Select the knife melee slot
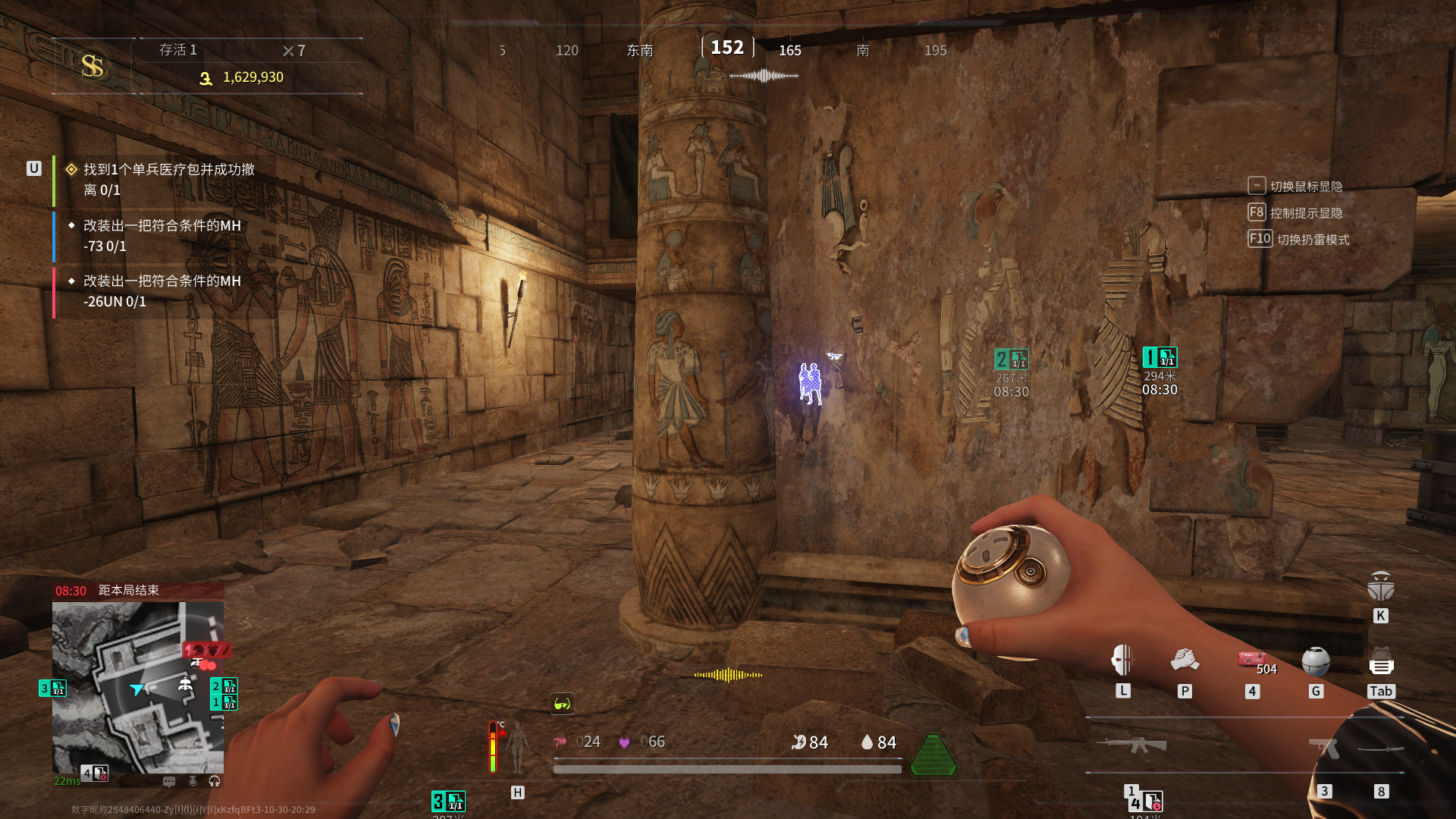The width and height of the screenshot is (1456, 819). (1381, 749)
